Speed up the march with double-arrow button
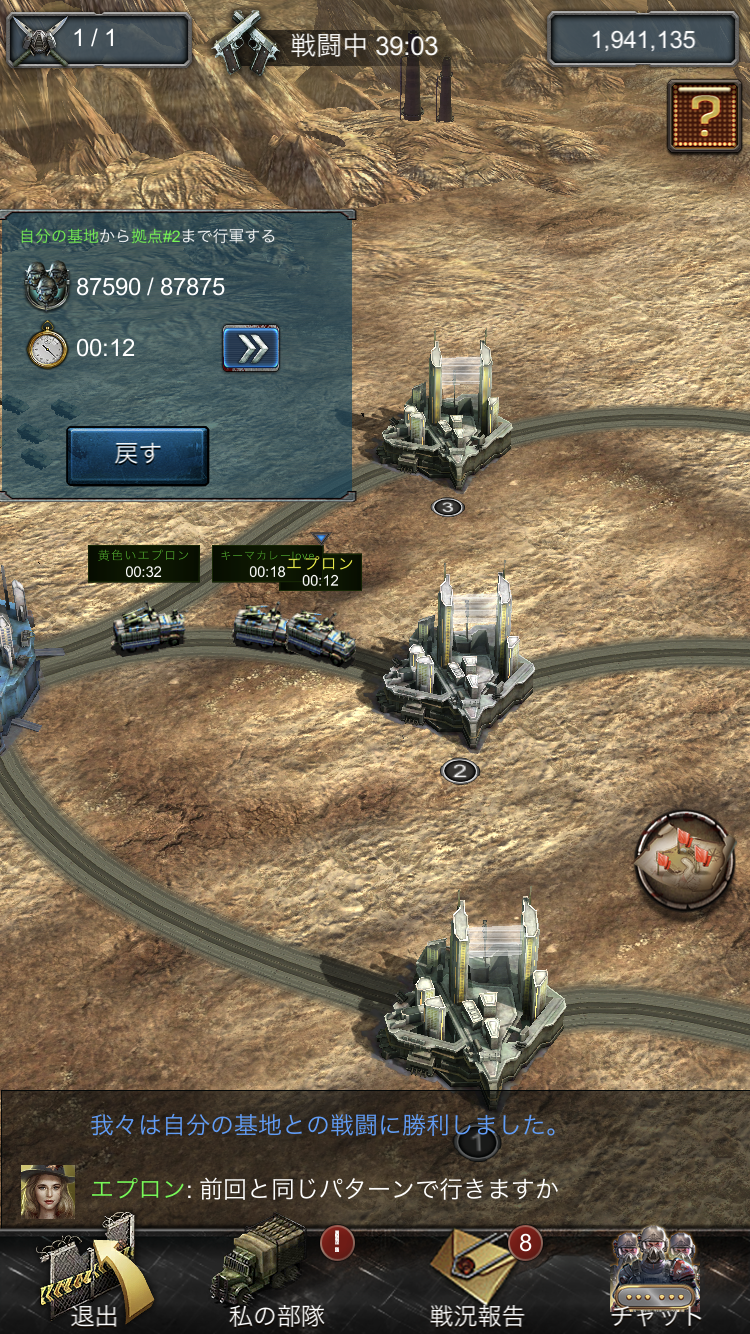Screen dimensions: 750x1334 (x=250, y=348)
